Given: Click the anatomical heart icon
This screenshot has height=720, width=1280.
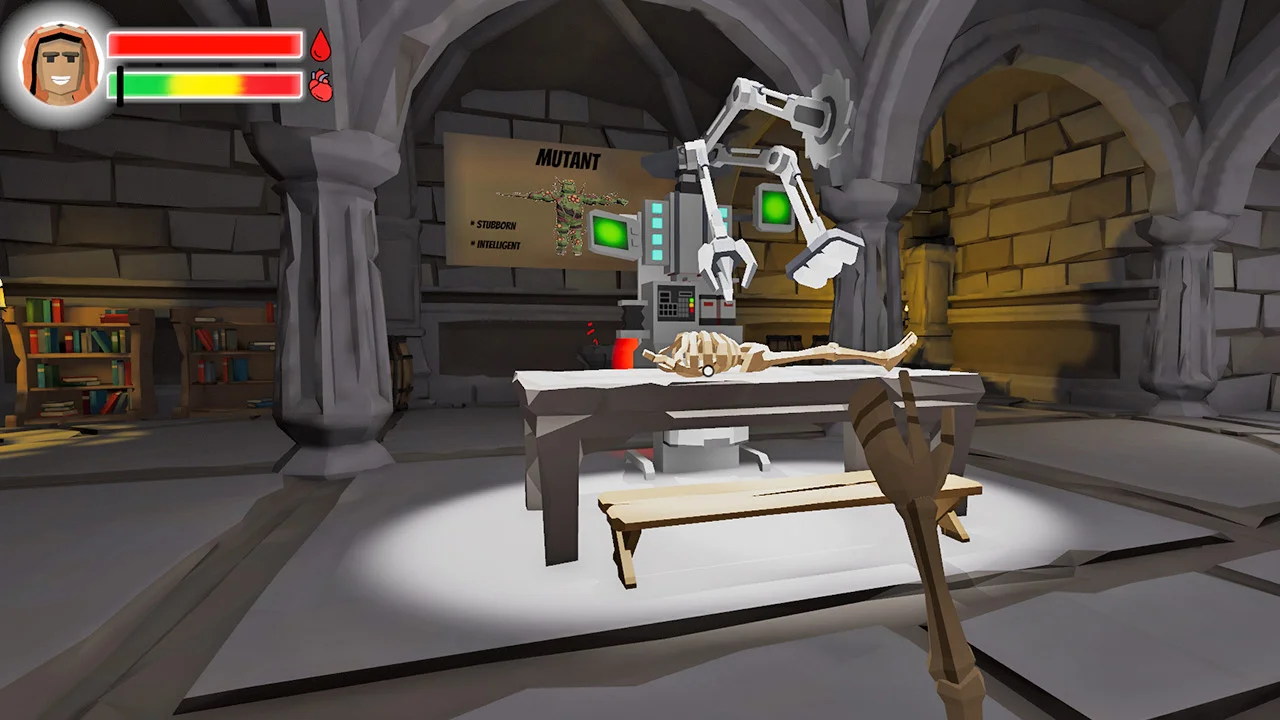Looking at the screenshot, I should [x=320, y=86].
